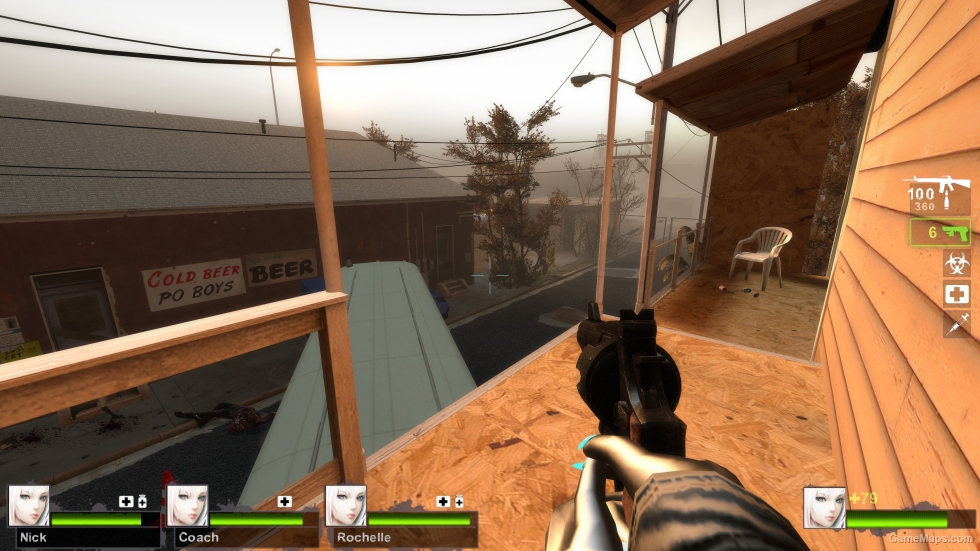Image resolution: width=980 pixels, height=551 pixels.
Task: Choose the adrenaline syringe slot
Action: click(x=956, y=323)
